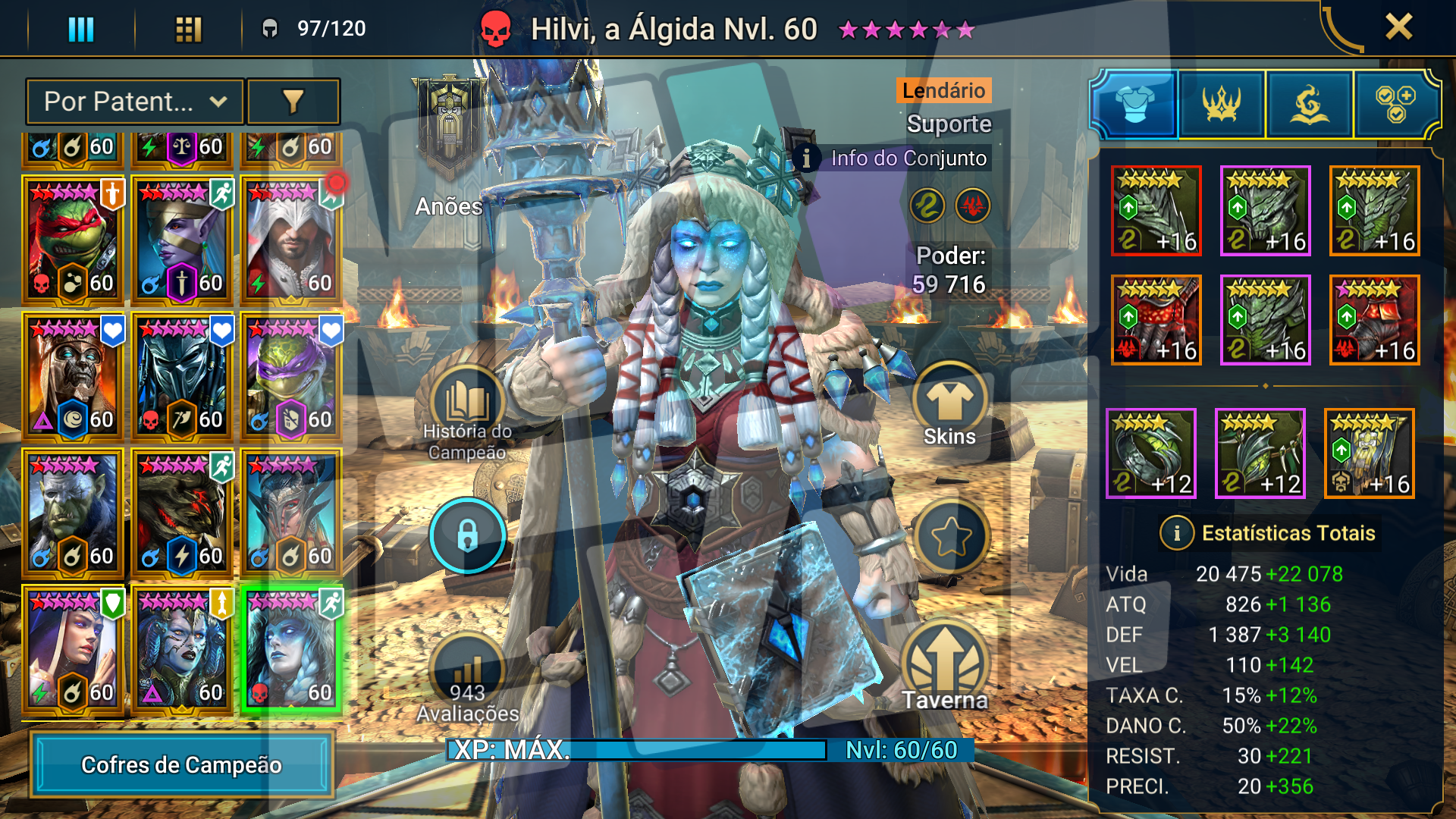Screen dimensions: 1456x819
Task: Open the champion filter funnel
Action: pos(293,102)
